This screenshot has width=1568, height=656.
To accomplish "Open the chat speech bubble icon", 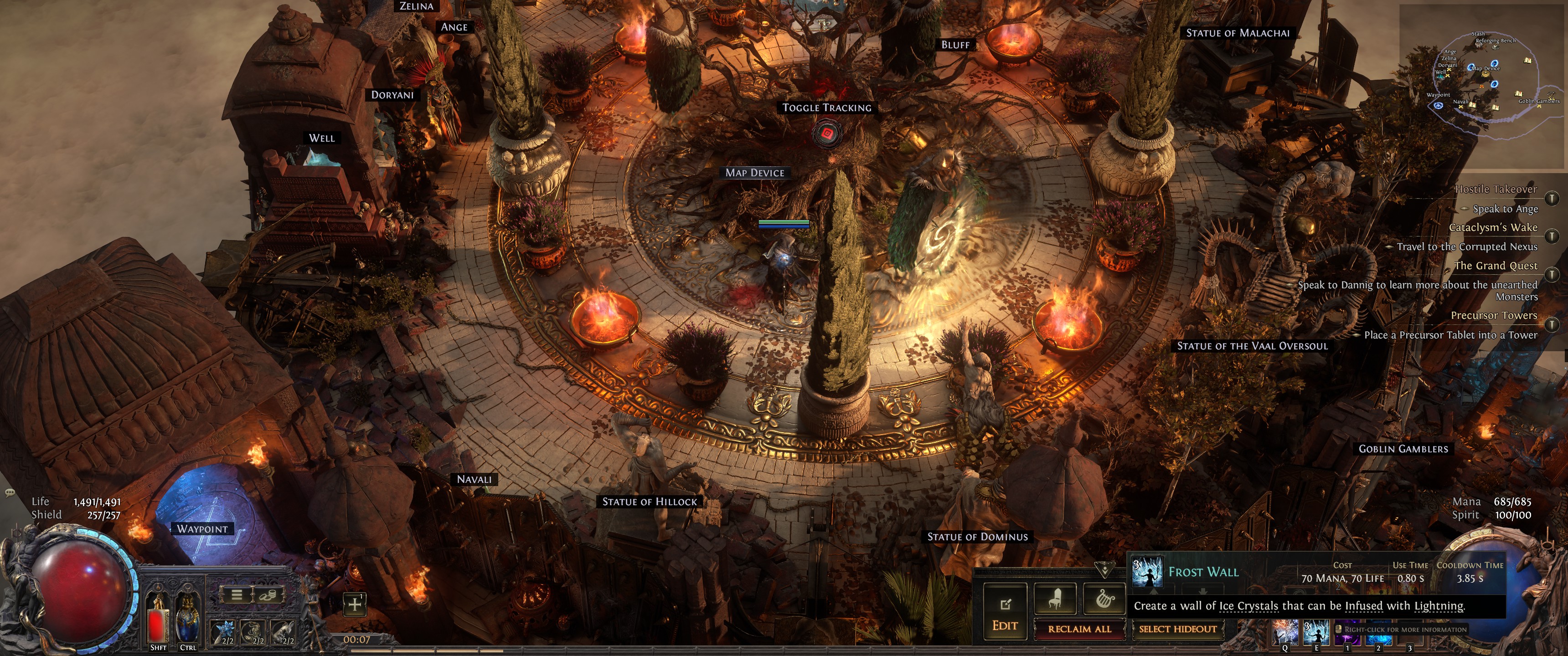I will click(10, 492).
